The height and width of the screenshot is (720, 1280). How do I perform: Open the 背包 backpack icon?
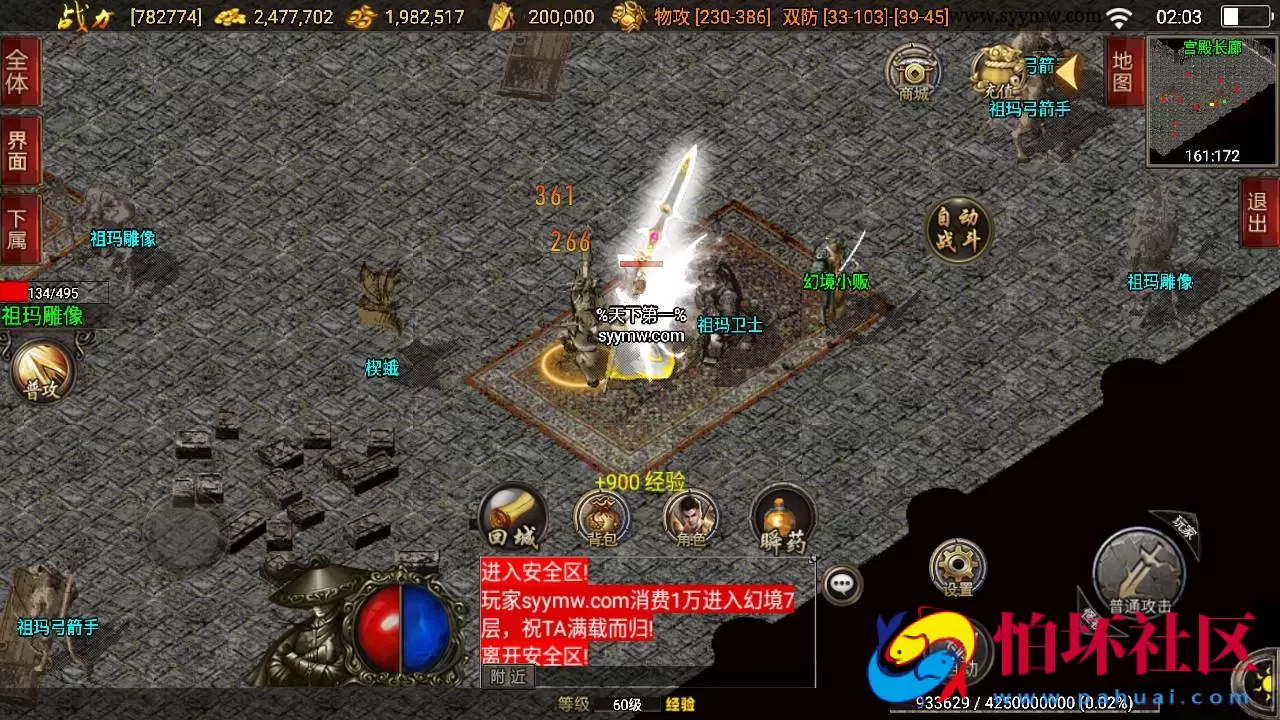[600, 517]
